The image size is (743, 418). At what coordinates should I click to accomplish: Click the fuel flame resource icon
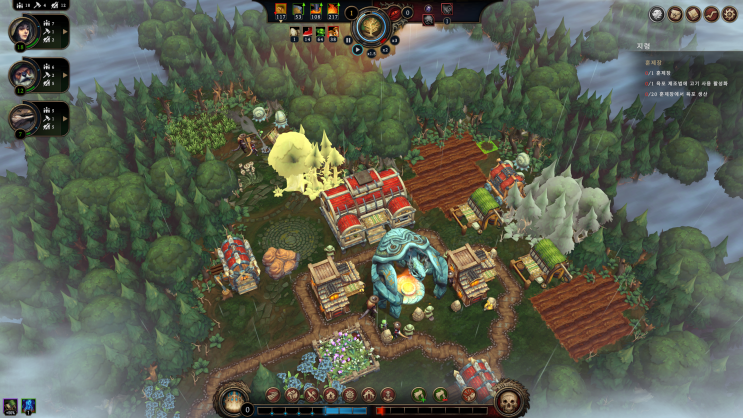[x=333, y=11]
